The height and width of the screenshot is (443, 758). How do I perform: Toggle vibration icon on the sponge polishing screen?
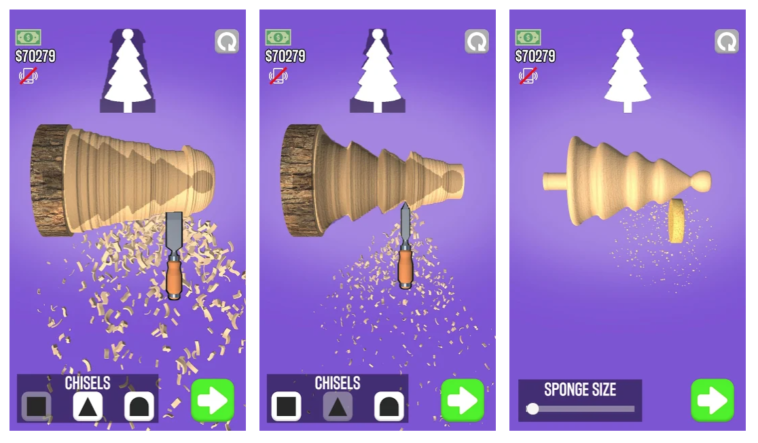pos(527,74)
